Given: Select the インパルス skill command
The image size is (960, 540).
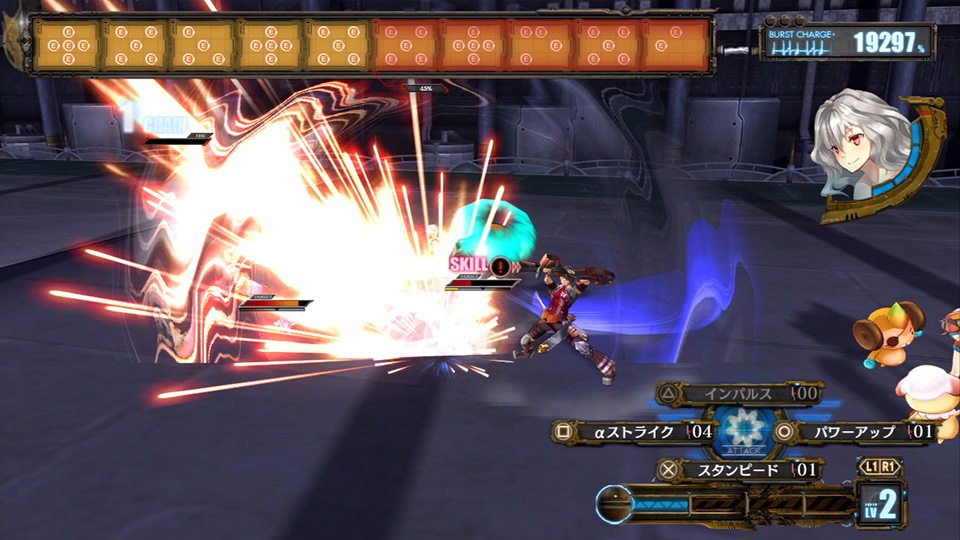Looking at the screenshot, I should [738, 394].
